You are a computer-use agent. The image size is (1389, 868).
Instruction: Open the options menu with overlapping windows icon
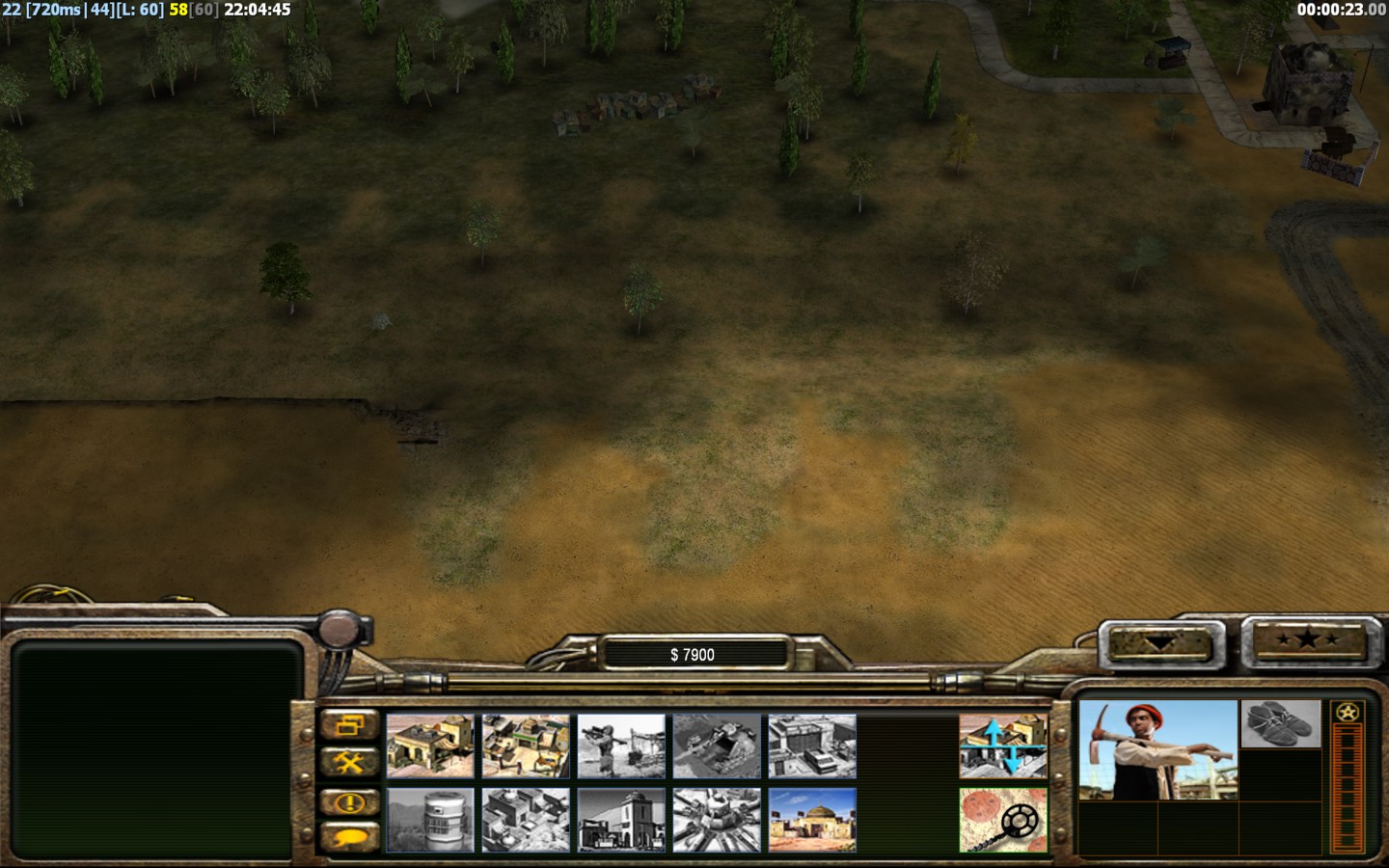pyautogui.click(x=349, y=725)
